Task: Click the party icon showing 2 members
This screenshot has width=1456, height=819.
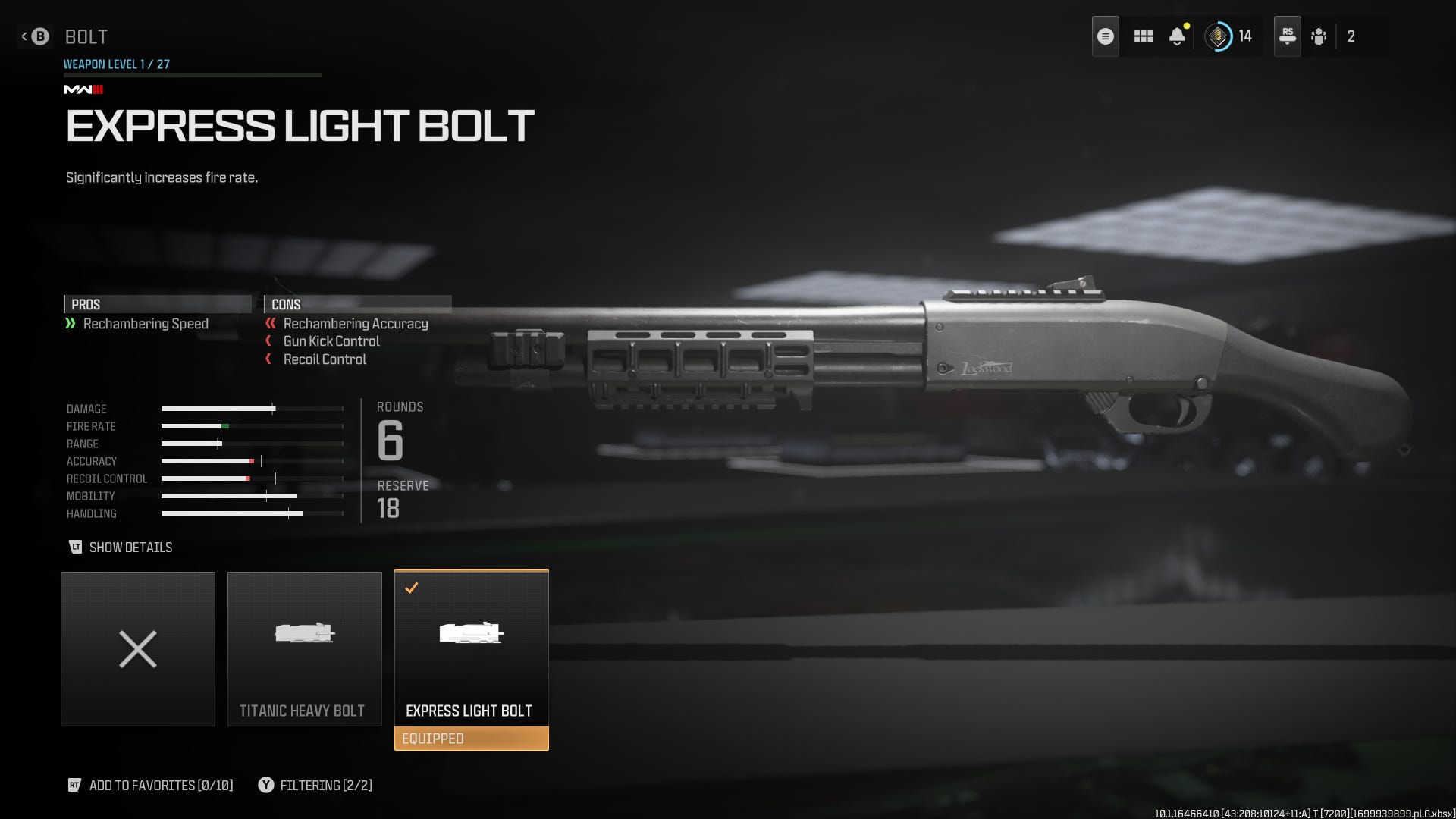Action: (x=1319, y=36)
